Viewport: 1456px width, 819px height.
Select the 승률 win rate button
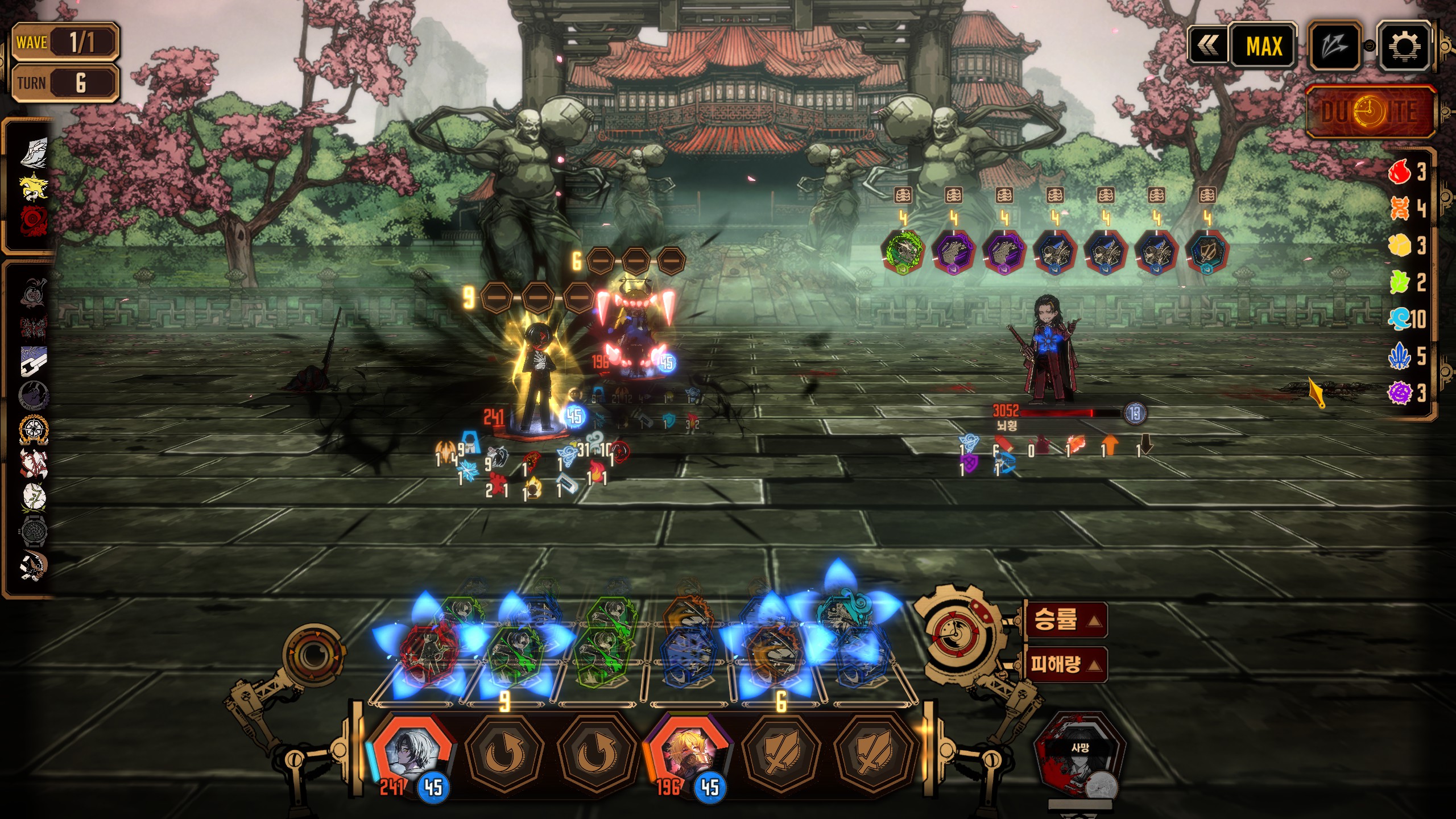click(1066, 620)
